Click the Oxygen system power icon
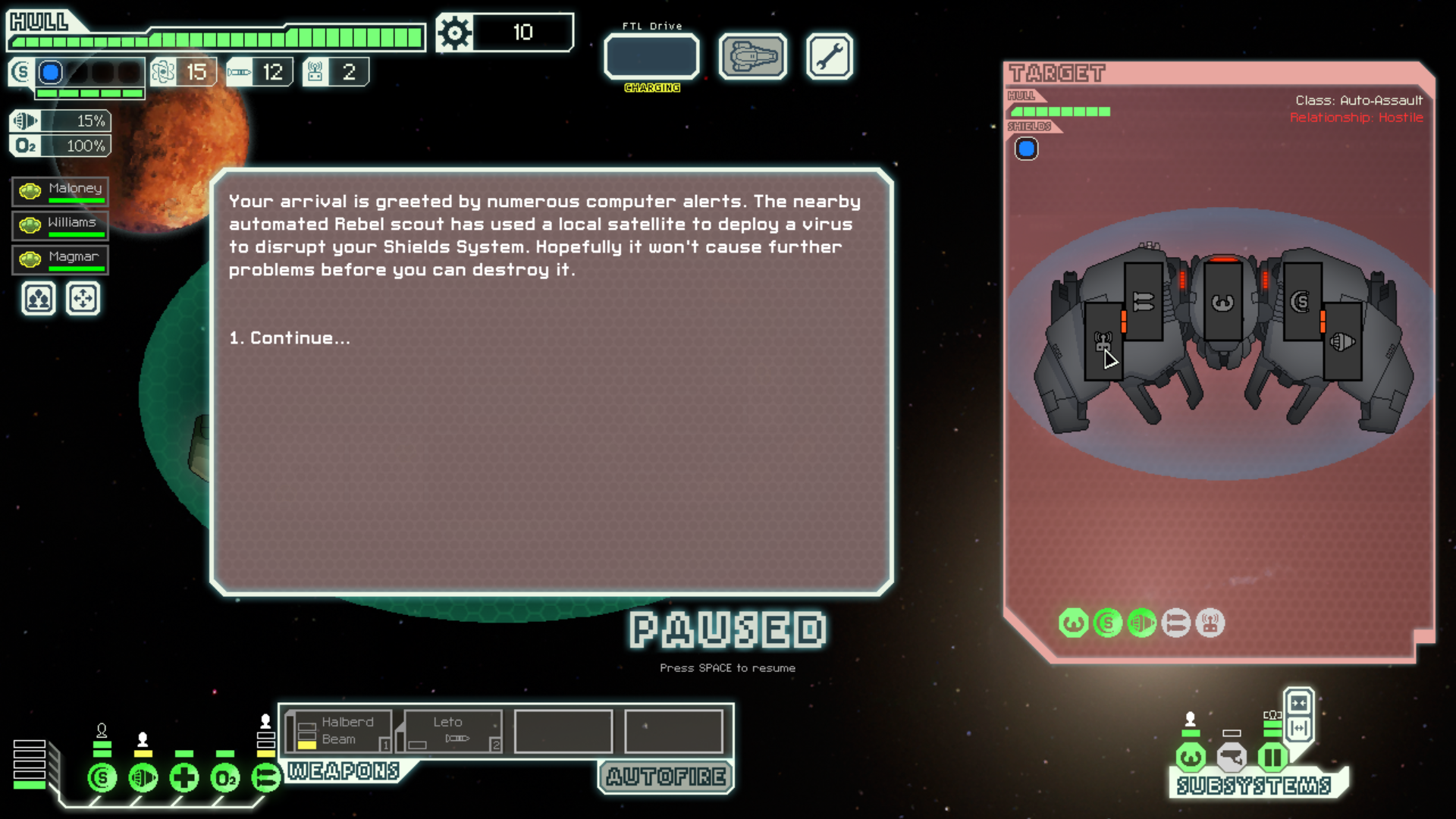This screenshot has height=819, width=1456. pos(225,778)
